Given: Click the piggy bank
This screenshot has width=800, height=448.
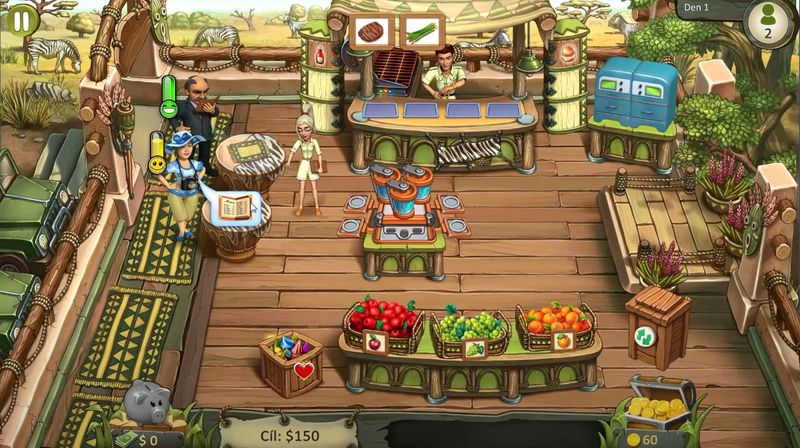Looking at the screenshot, I should pos(147,404).
